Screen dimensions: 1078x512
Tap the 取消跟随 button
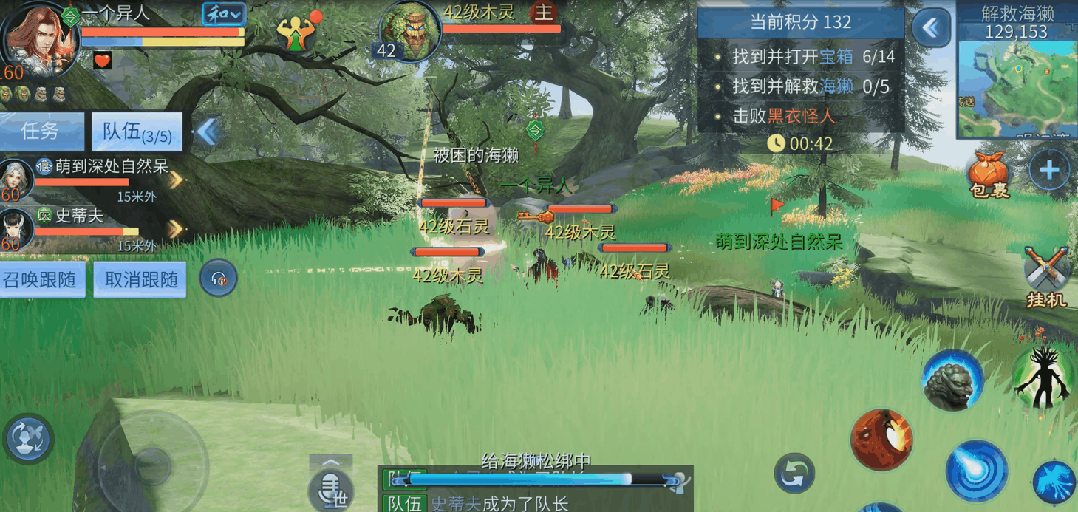(x=140, y=279)
